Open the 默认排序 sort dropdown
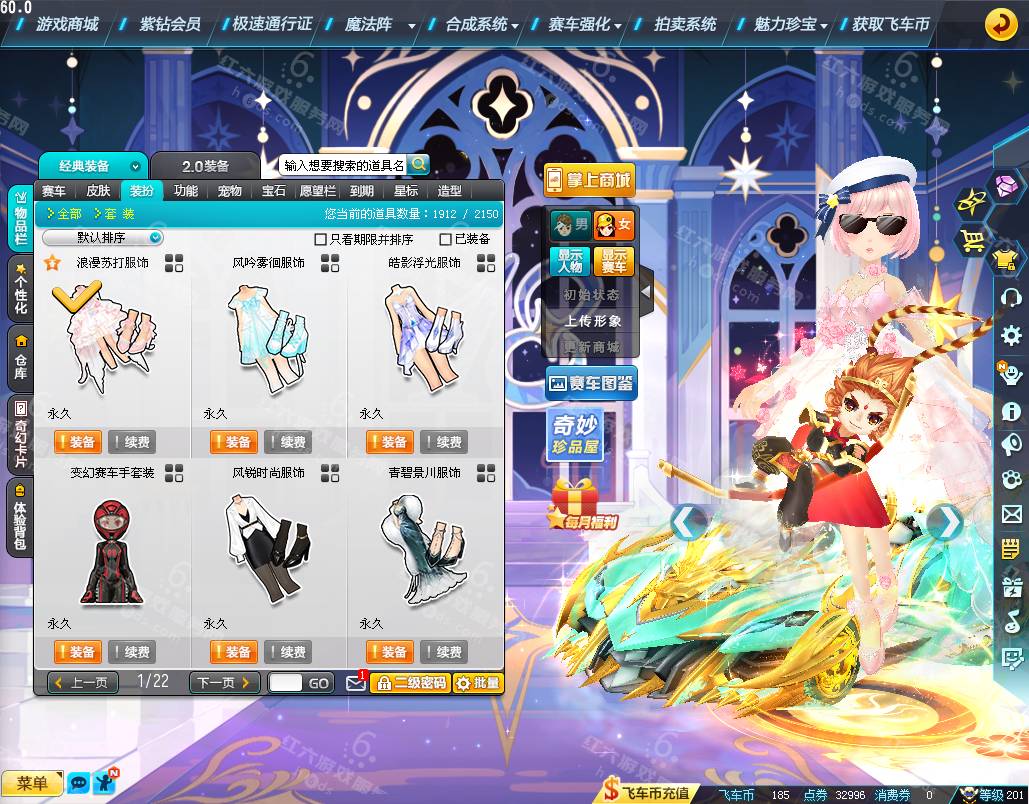Image resolution: width=1029 pixels, height=804 pixels. (x=102, y=238)
